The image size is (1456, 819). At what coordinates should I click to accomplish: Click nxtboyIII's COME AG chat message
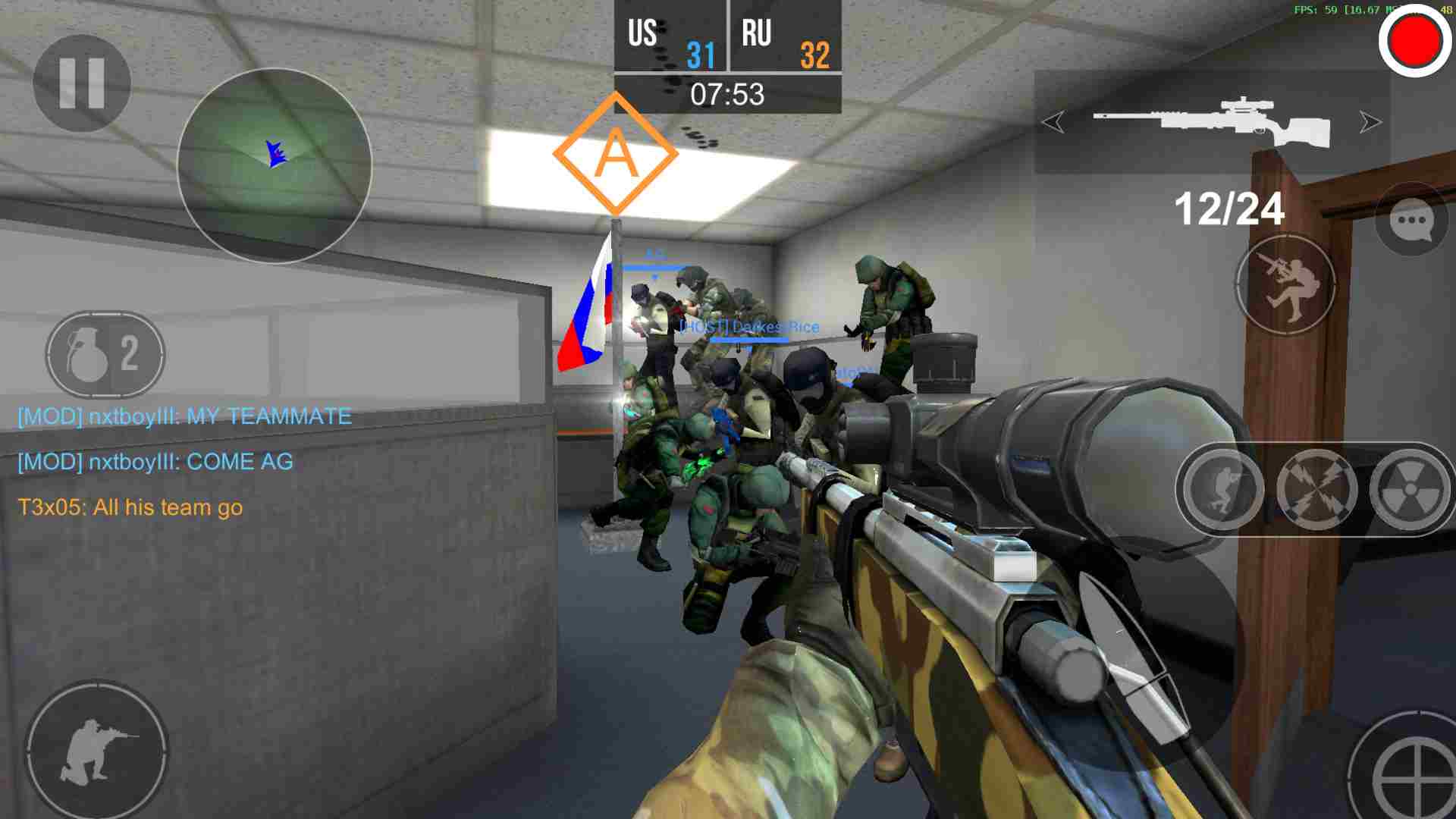(x=155, y=461)
